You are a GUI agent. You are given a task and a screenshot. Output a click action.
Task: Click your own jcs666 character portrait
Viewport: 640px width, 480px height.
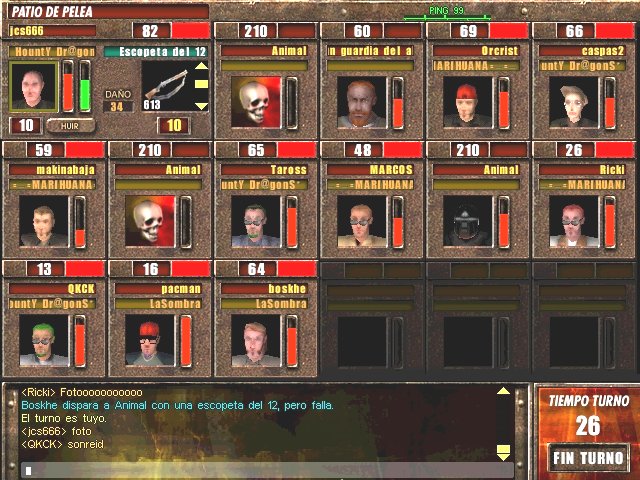tap(33, 87)
